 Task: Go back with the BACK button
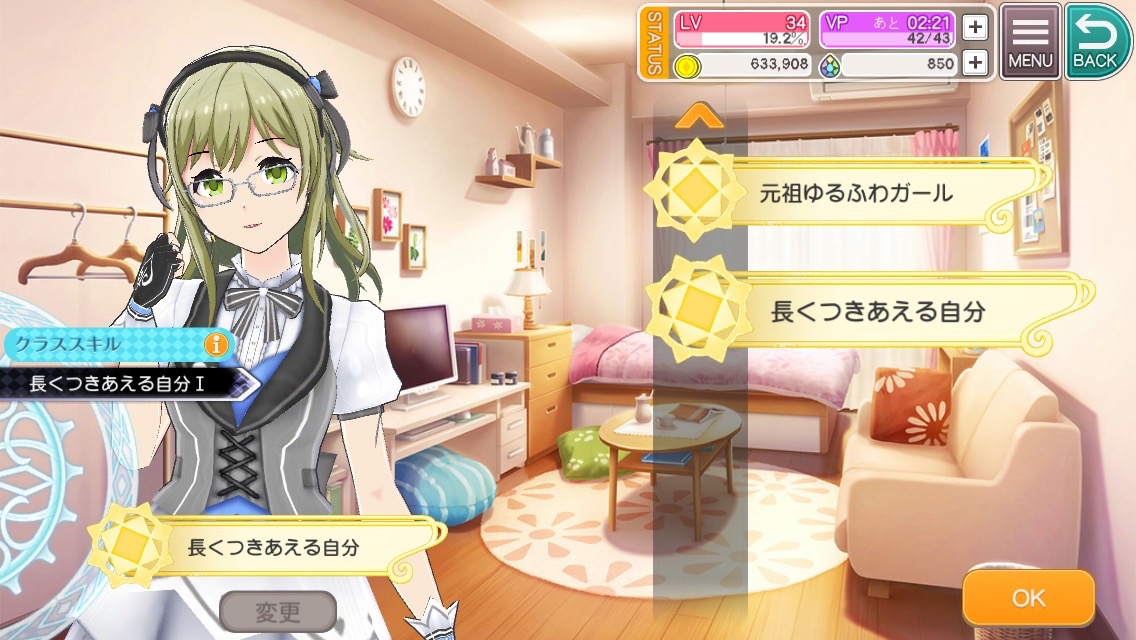[x=1095, y=43]
